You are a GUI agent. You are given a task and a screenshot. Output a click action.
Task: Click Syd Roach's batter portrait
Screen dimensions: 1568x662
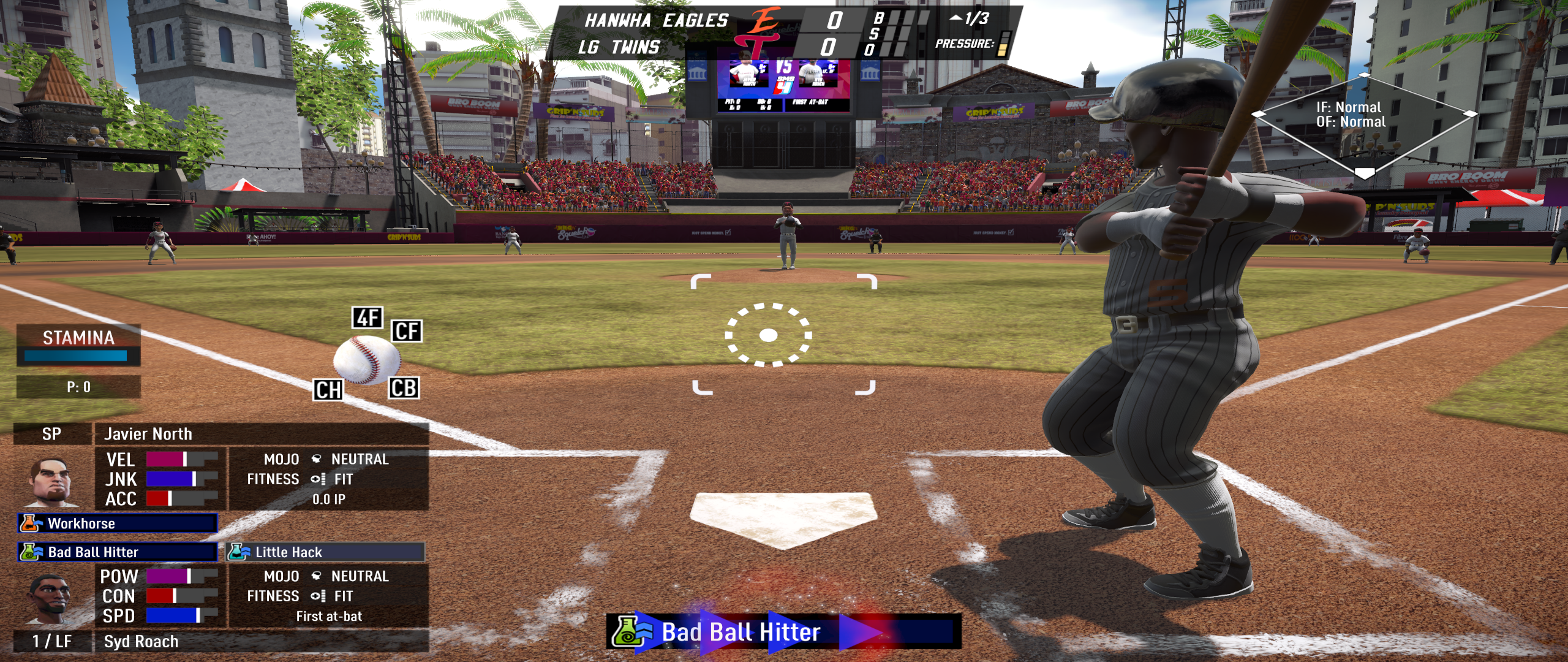pos(50,598)
